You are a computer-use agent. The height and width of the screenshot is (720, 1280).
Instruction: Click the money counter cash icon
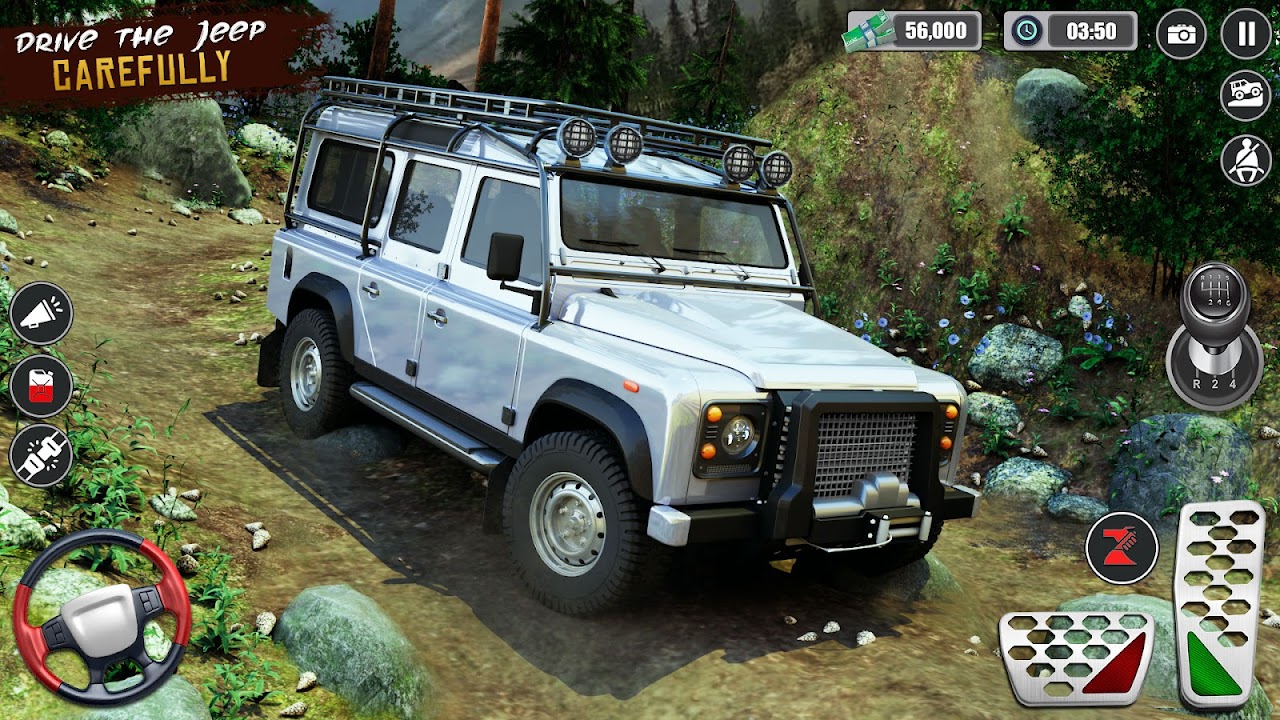coord(866,31)
